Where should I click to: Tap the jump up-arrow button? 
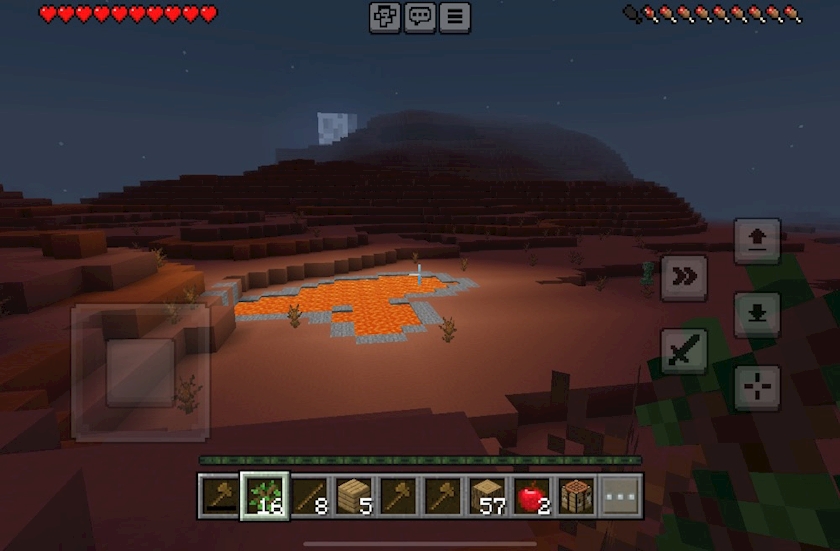point(757,241)
